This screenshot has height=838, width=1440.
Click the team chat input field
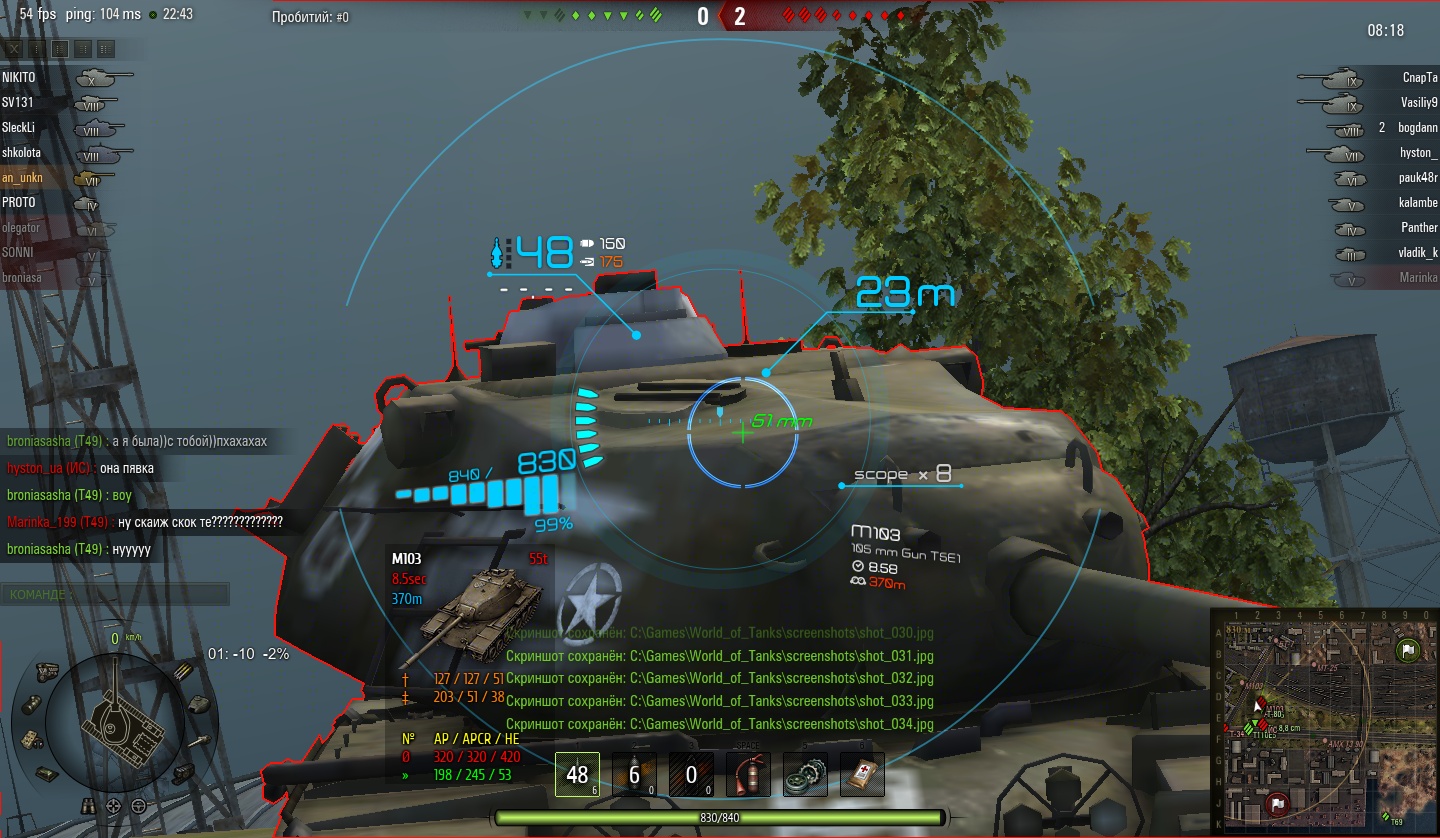point(115,595)
